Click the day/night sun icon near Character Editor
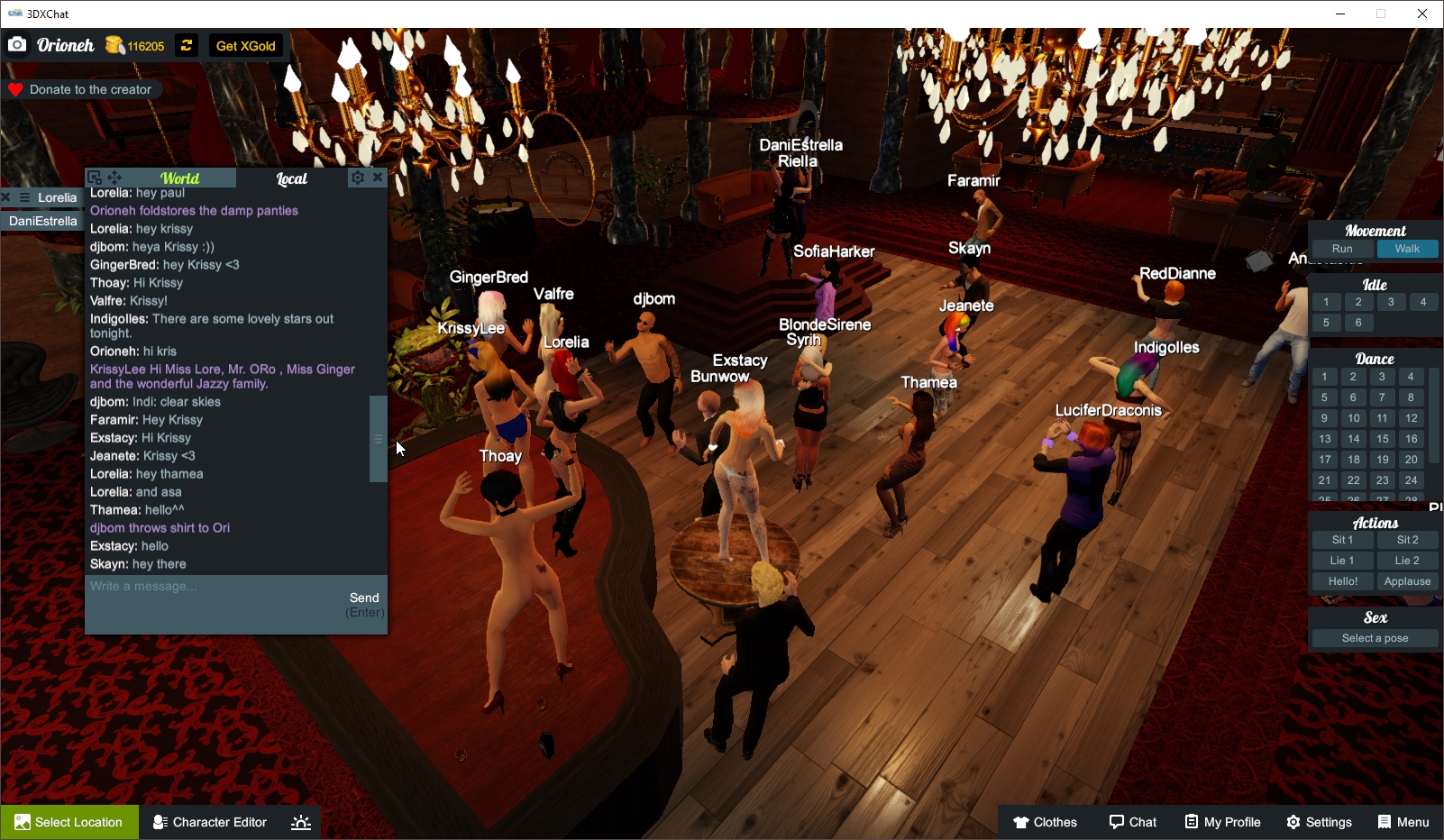The height and width of the screenshot is (840, 1444). click(300, 821)
